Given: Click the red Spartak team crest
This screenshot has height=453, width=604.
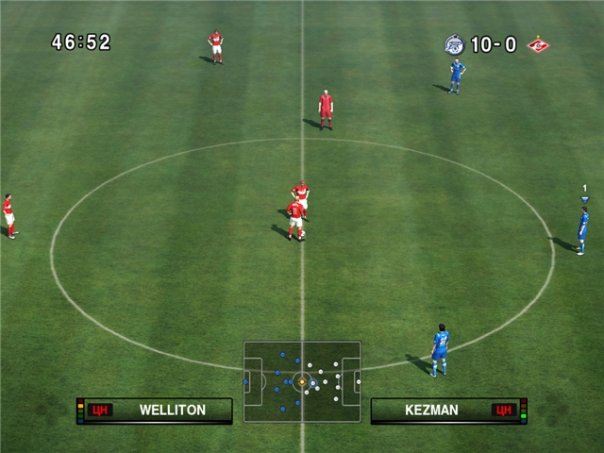Looking at the screenshot, I should click(539, 44).
